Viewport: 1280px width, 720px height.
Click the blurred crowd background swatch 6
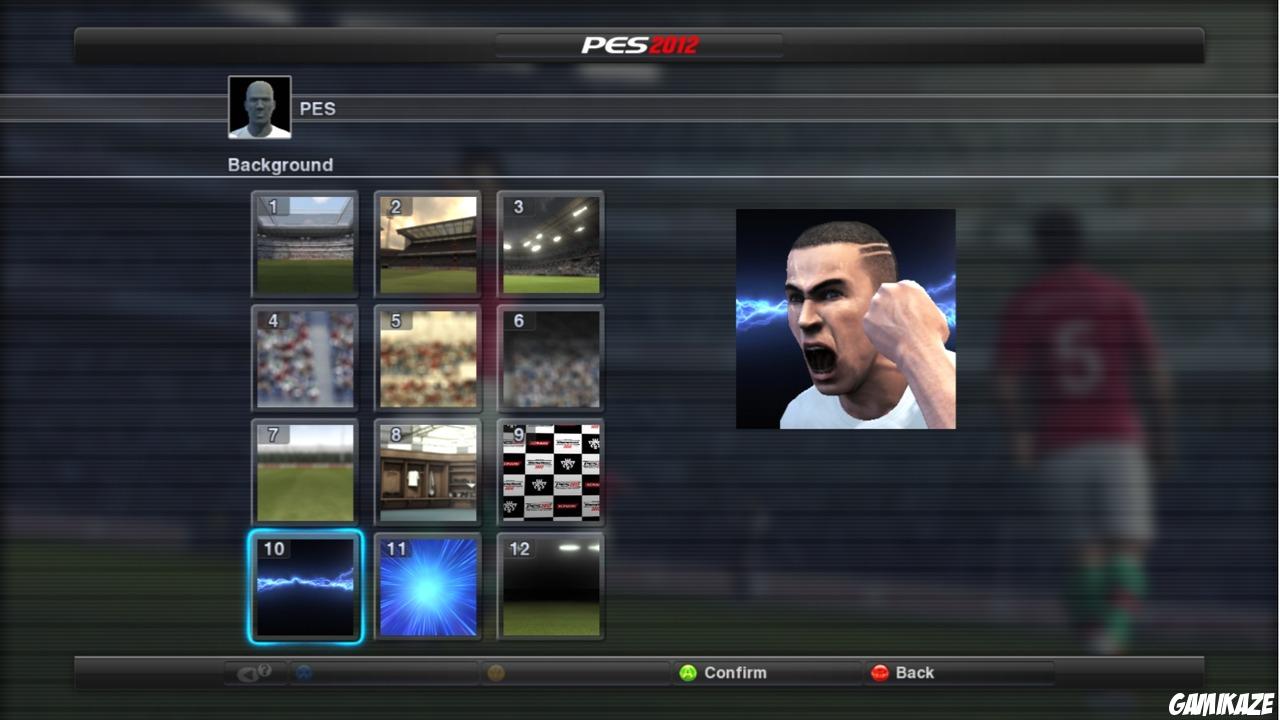550,359
